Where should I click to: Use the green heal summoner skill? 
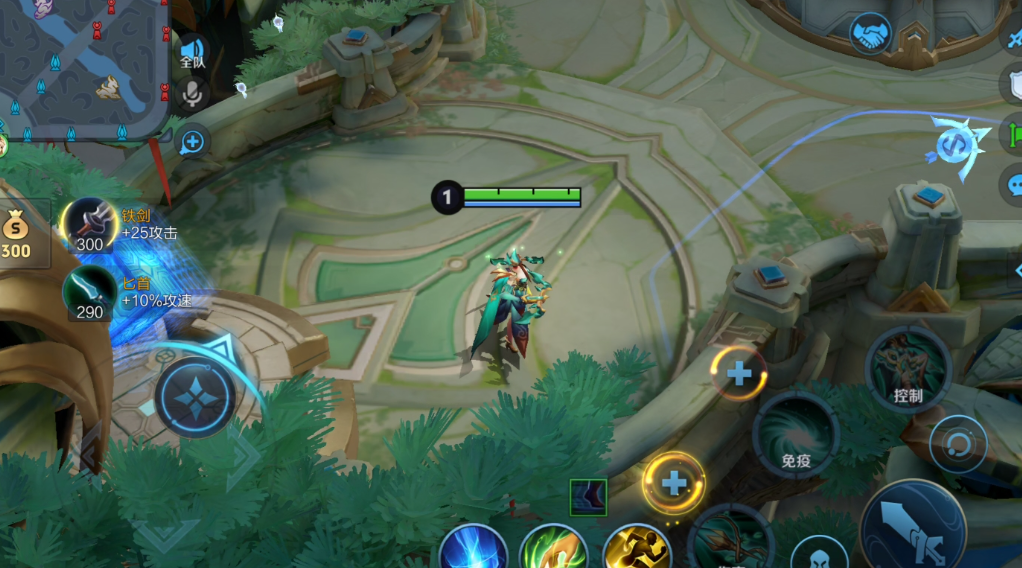click(x=553, y=550)
